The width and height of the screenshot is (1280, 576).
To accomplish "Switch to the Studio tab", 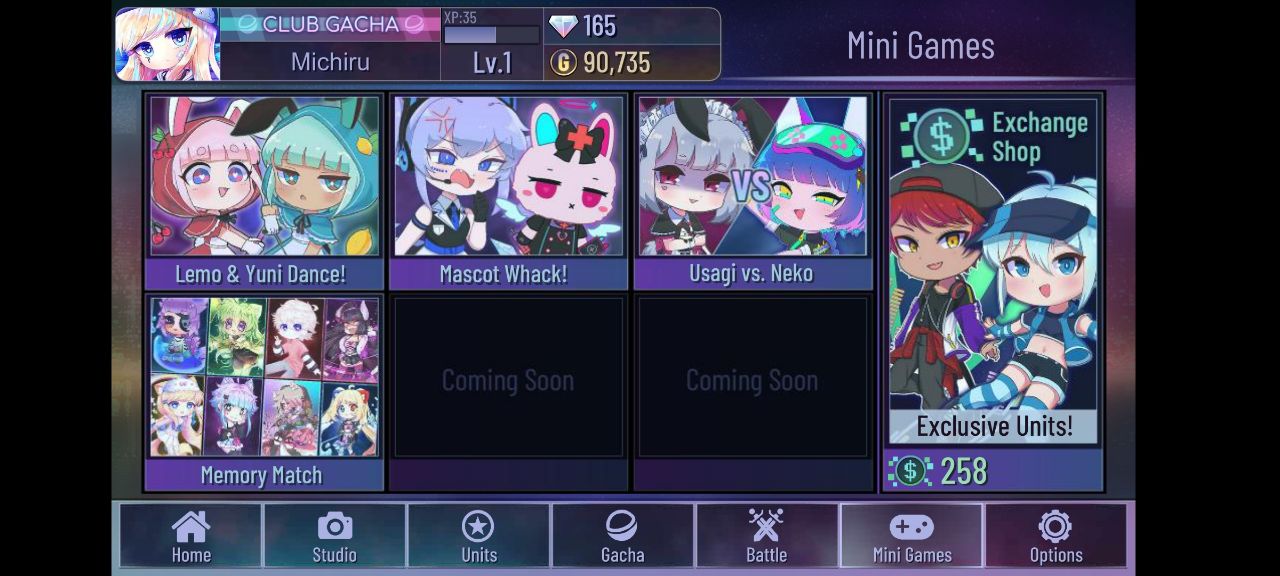I will click(x=335, y=537).
